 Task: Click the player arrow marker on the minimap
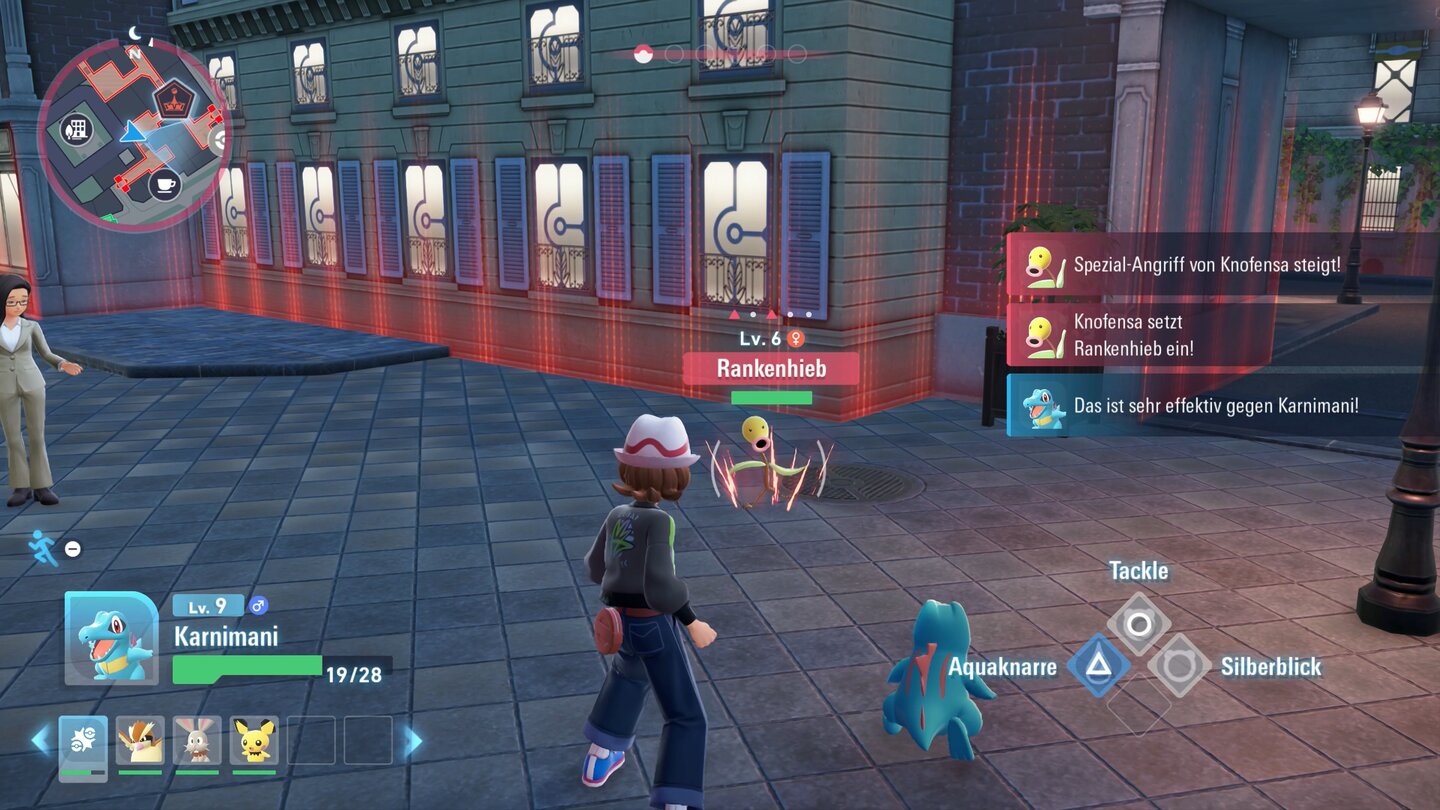(x=134, y=132)
